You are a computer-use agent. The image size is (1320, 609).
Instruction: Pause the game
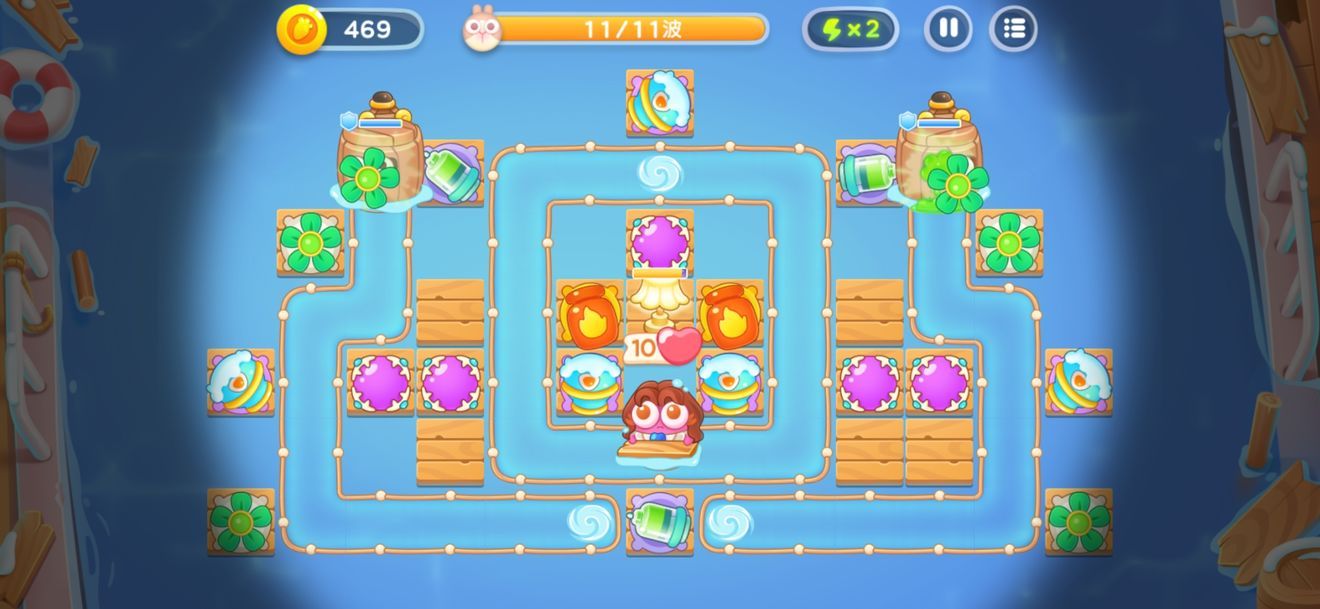tap(948, 29)
